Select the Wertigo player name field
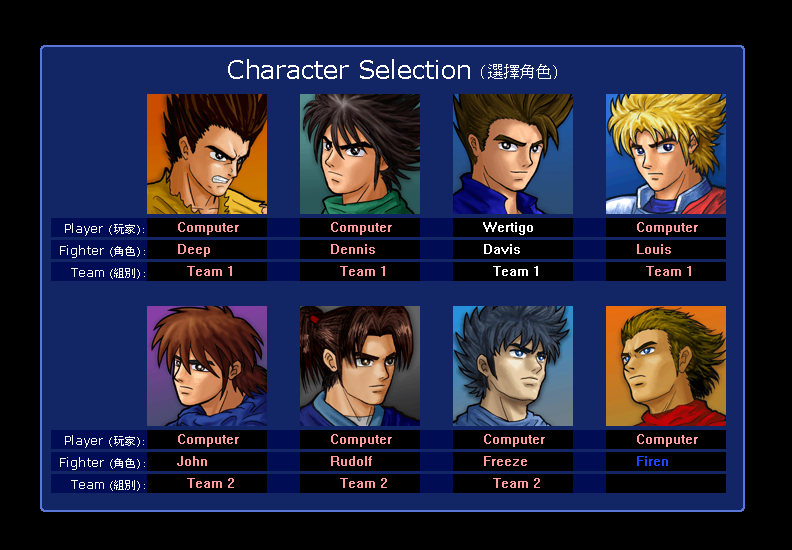This screenshot has width=792, height=550. (513, 228)
